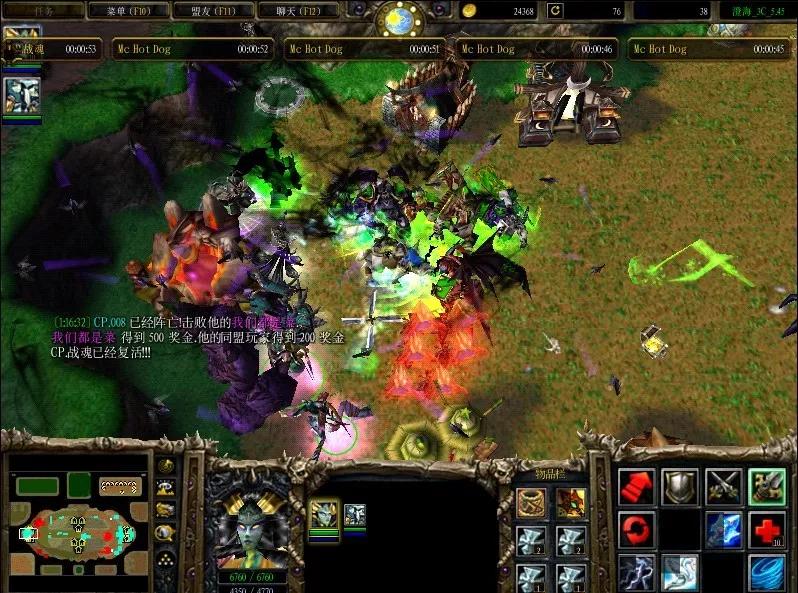Open the 菜单 (F10) game menu
This screenshot has width=798, height=593.
[127, 10]
